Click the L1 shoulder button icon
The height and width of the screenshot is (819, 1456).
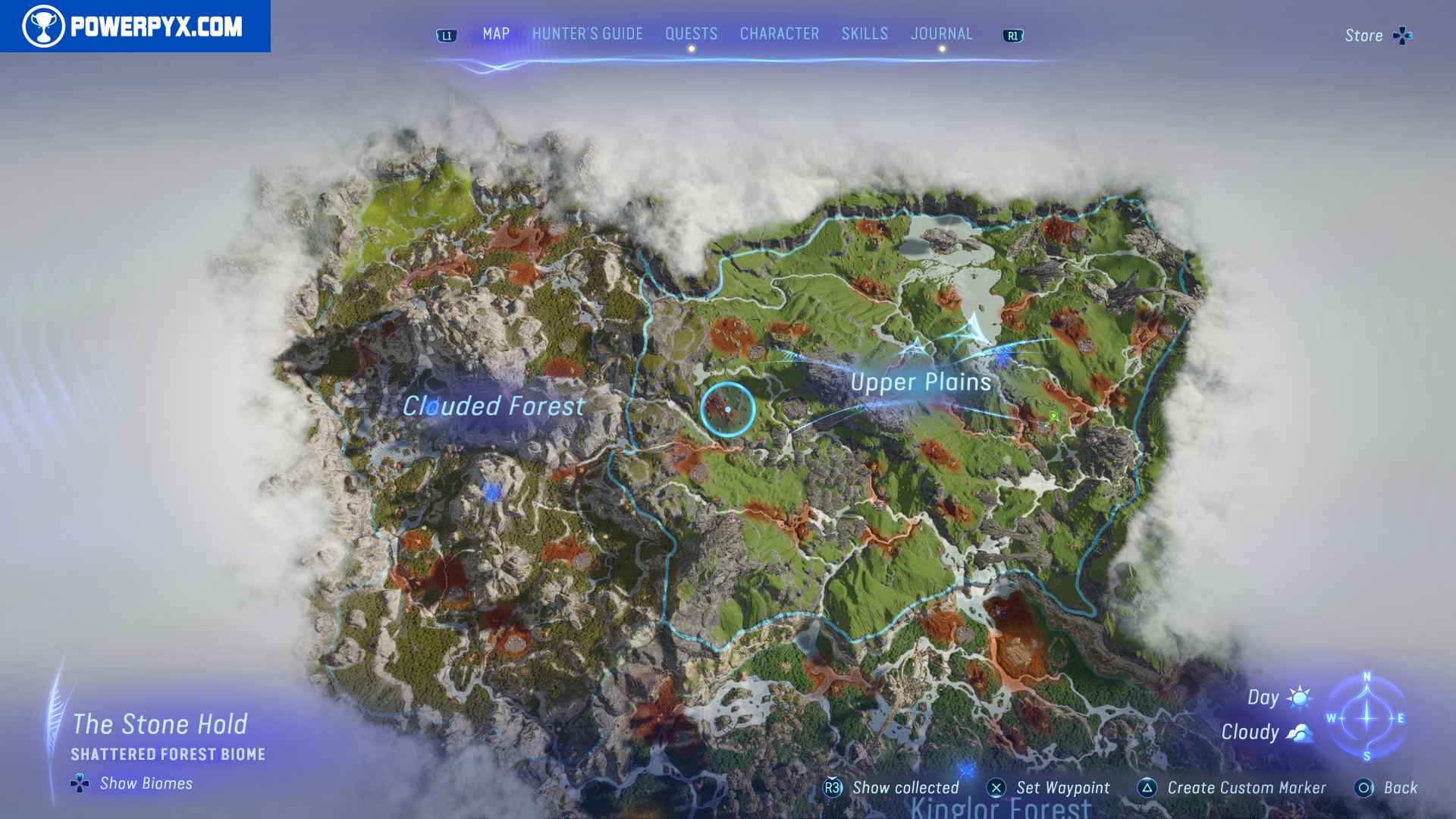tap(446, 34)
